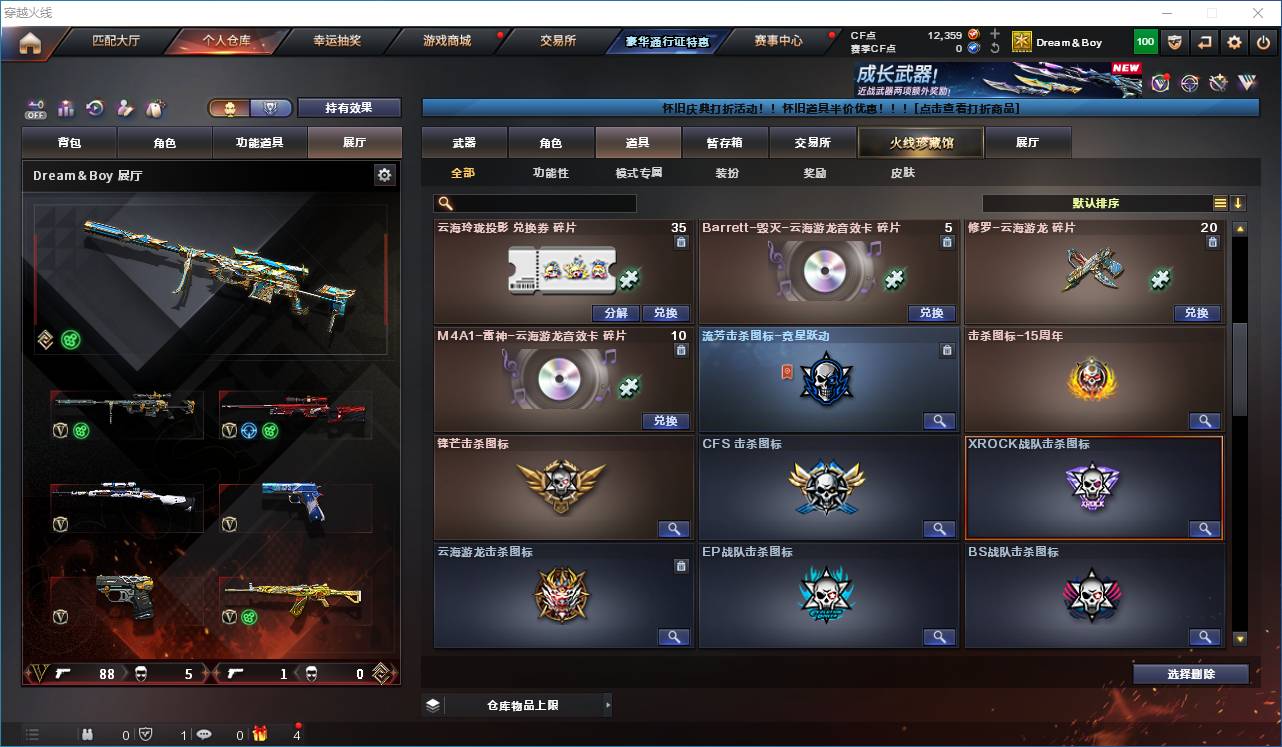Click the crosshair icon in the top-right icon row

[1188, 81]
